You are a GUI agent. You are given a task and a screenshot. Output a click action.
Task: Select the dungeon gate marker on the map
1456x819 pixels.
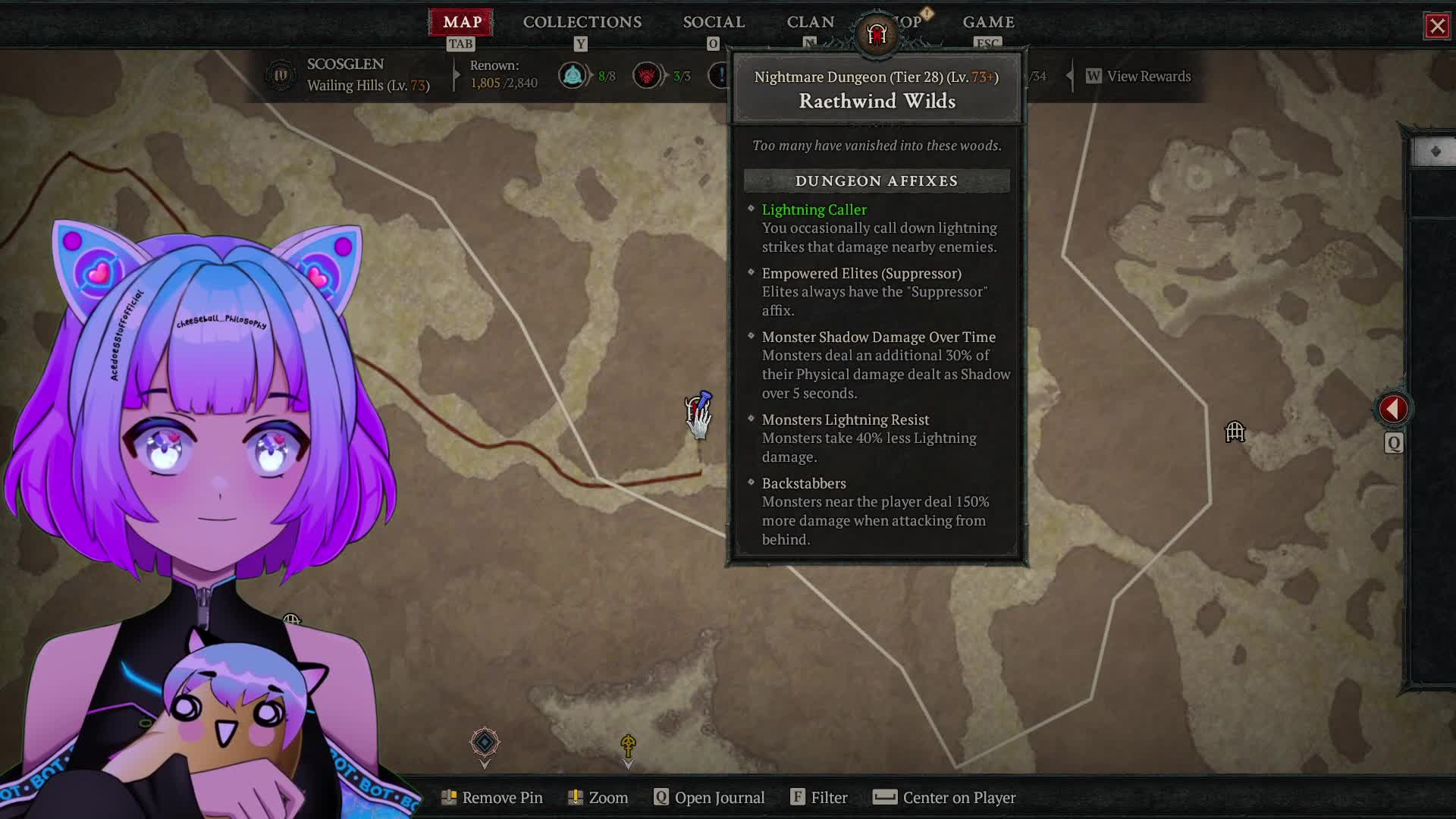click(x=1235, y=432)
